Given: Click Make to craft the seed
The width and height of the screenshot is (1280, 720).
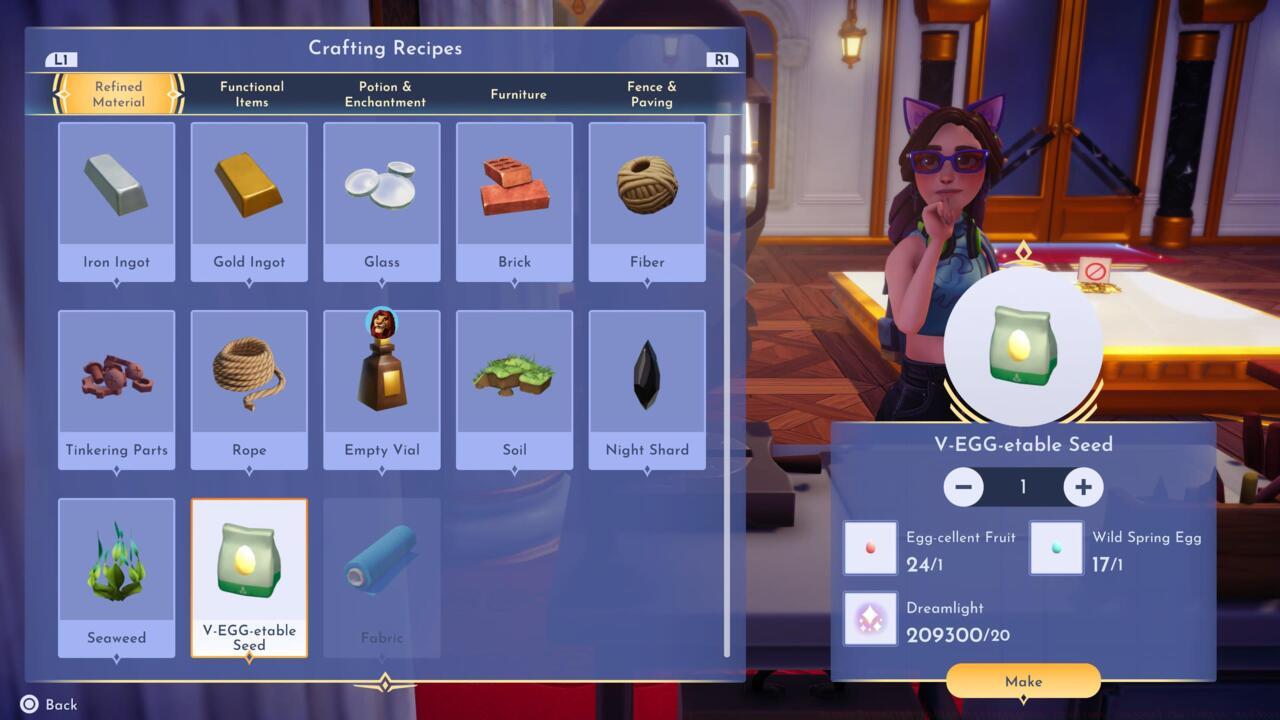Looking at the screenshot, I should click(x=1023, y=681).
